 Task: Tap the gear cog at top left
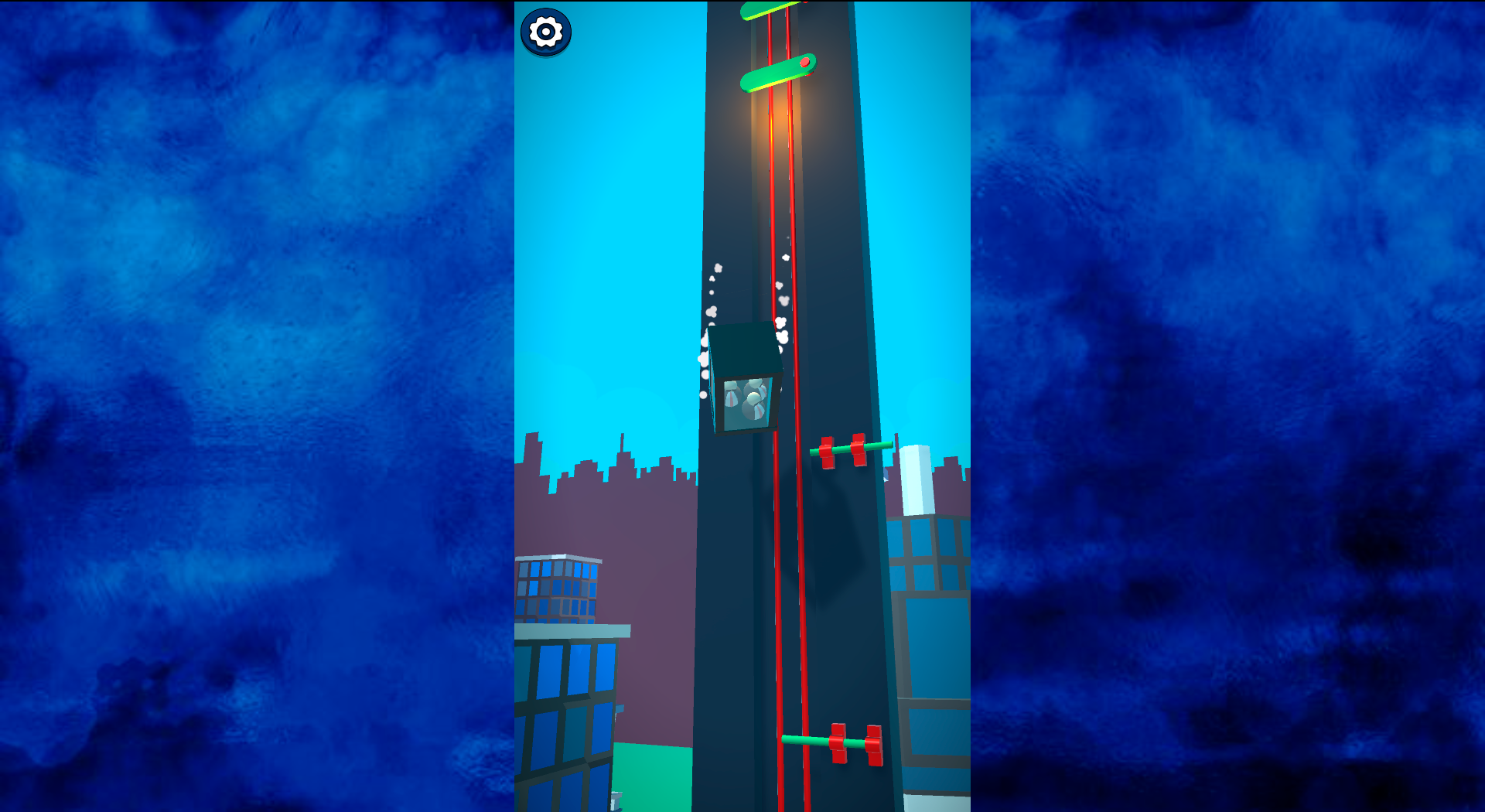(x=546, y=32)
